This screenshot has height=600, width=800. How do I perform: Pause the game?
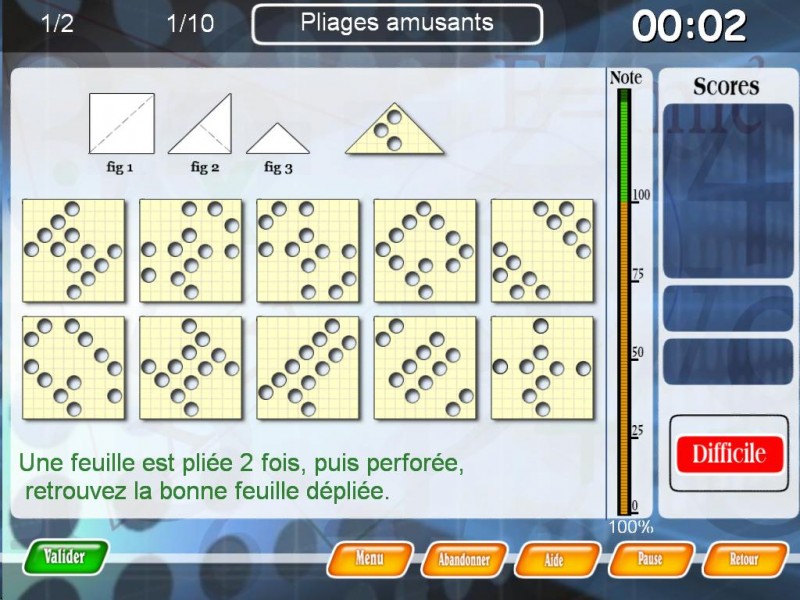(x=650, y=559)
